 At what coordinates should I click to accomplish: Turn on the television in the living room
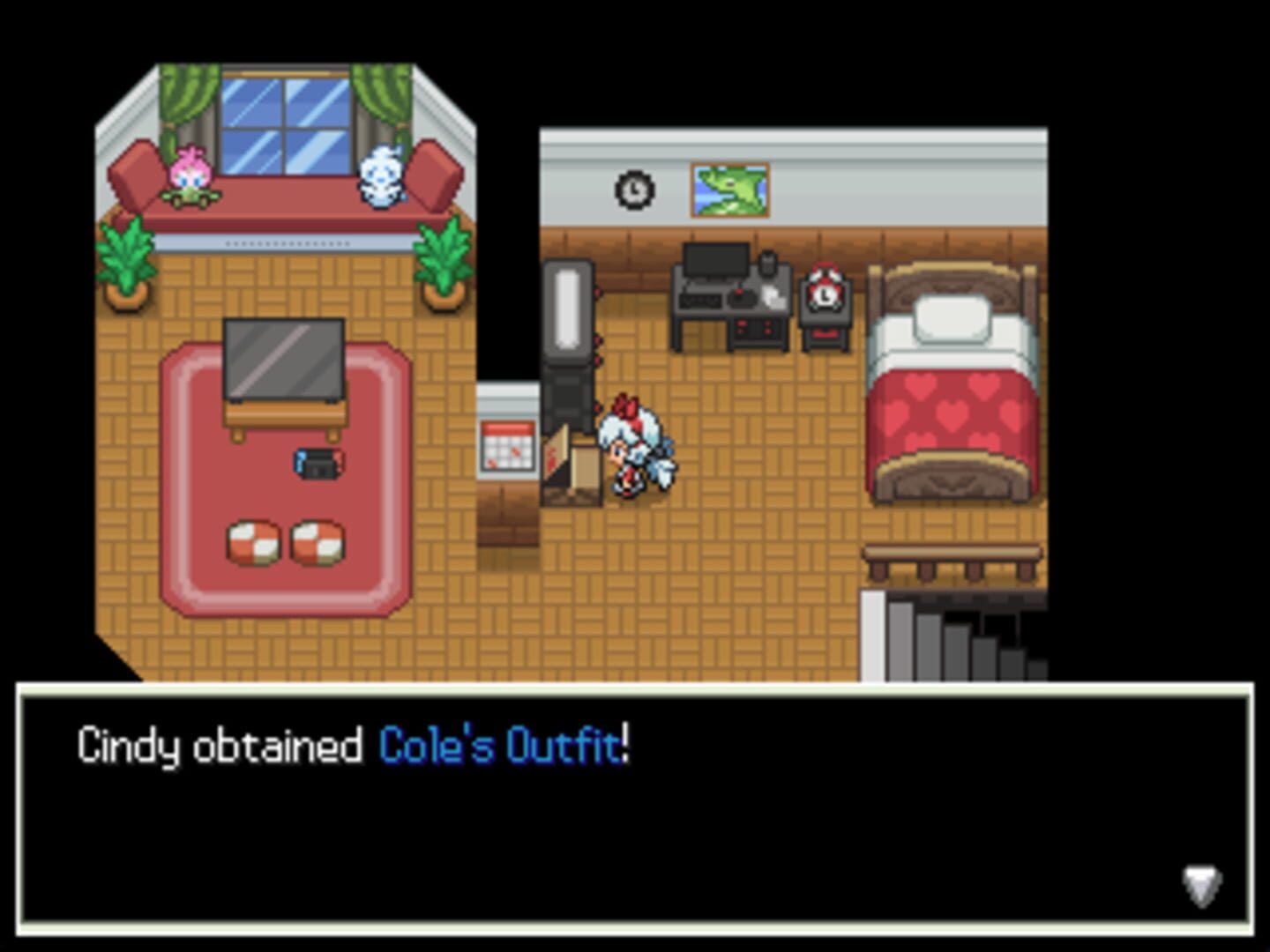(285, 357)
